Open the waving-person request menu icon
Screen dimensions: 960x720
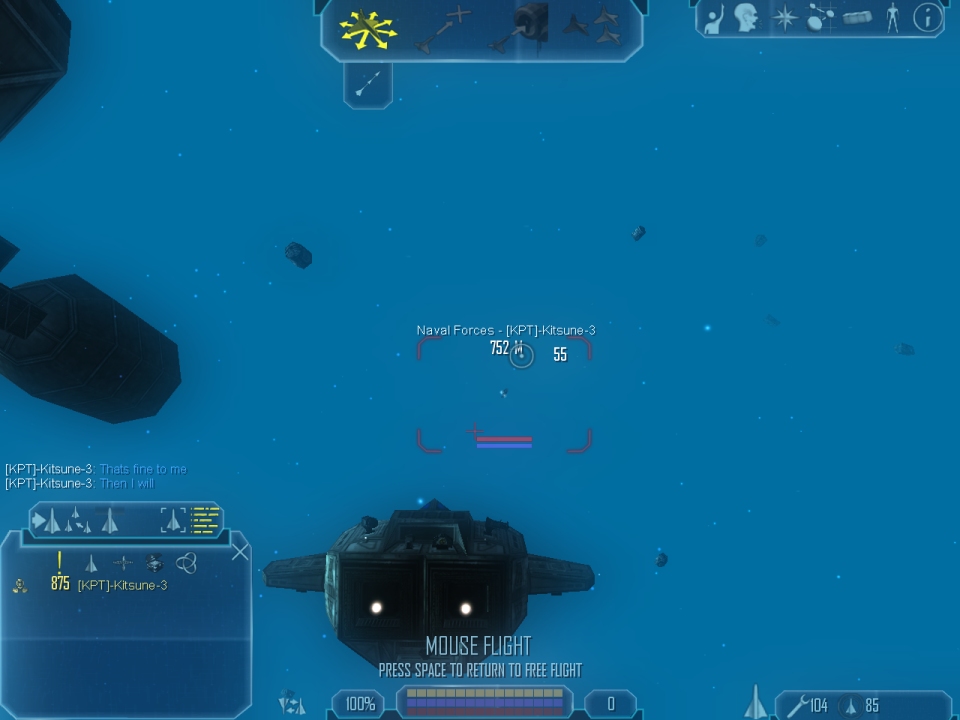pos(714,19)
